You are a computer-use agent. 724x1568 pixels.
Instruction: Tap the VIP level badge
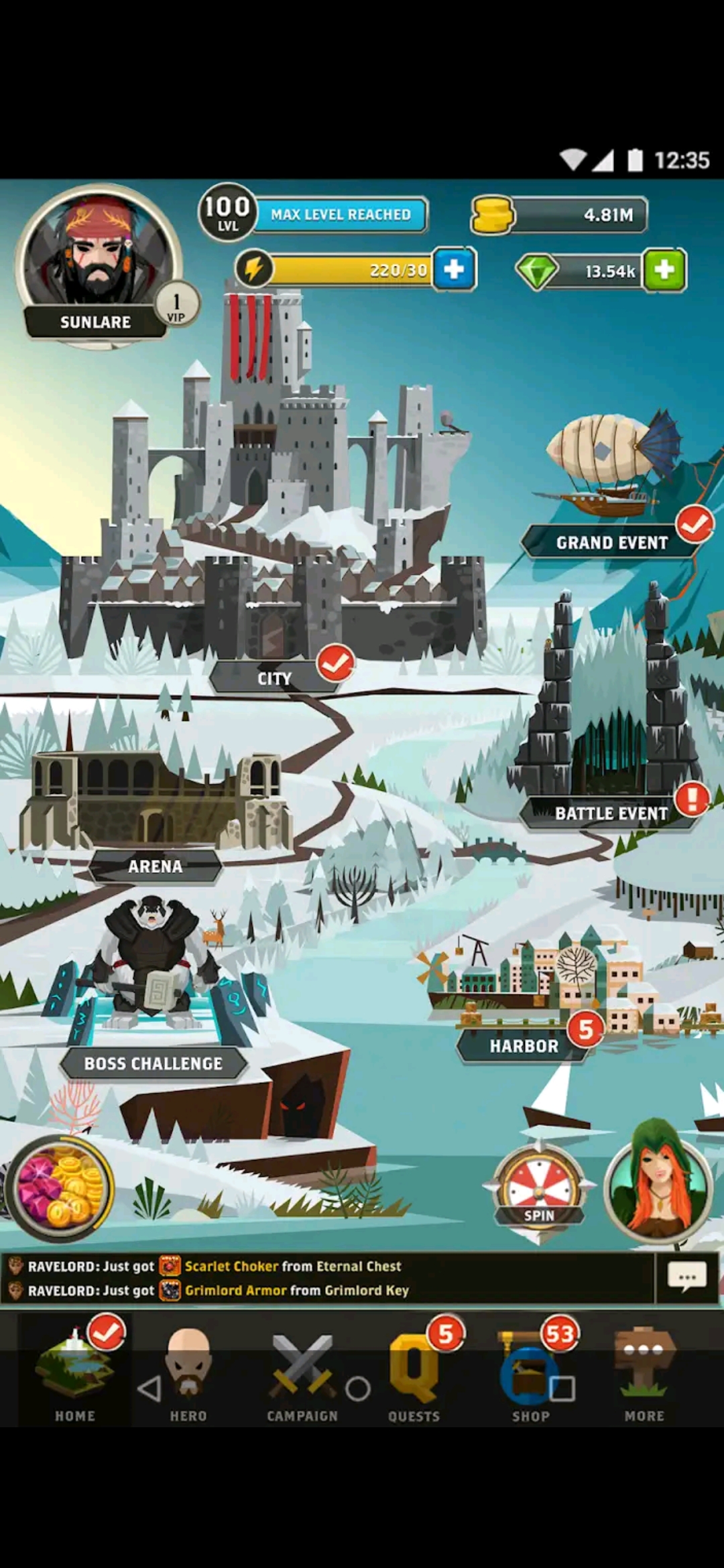point(176,305)
